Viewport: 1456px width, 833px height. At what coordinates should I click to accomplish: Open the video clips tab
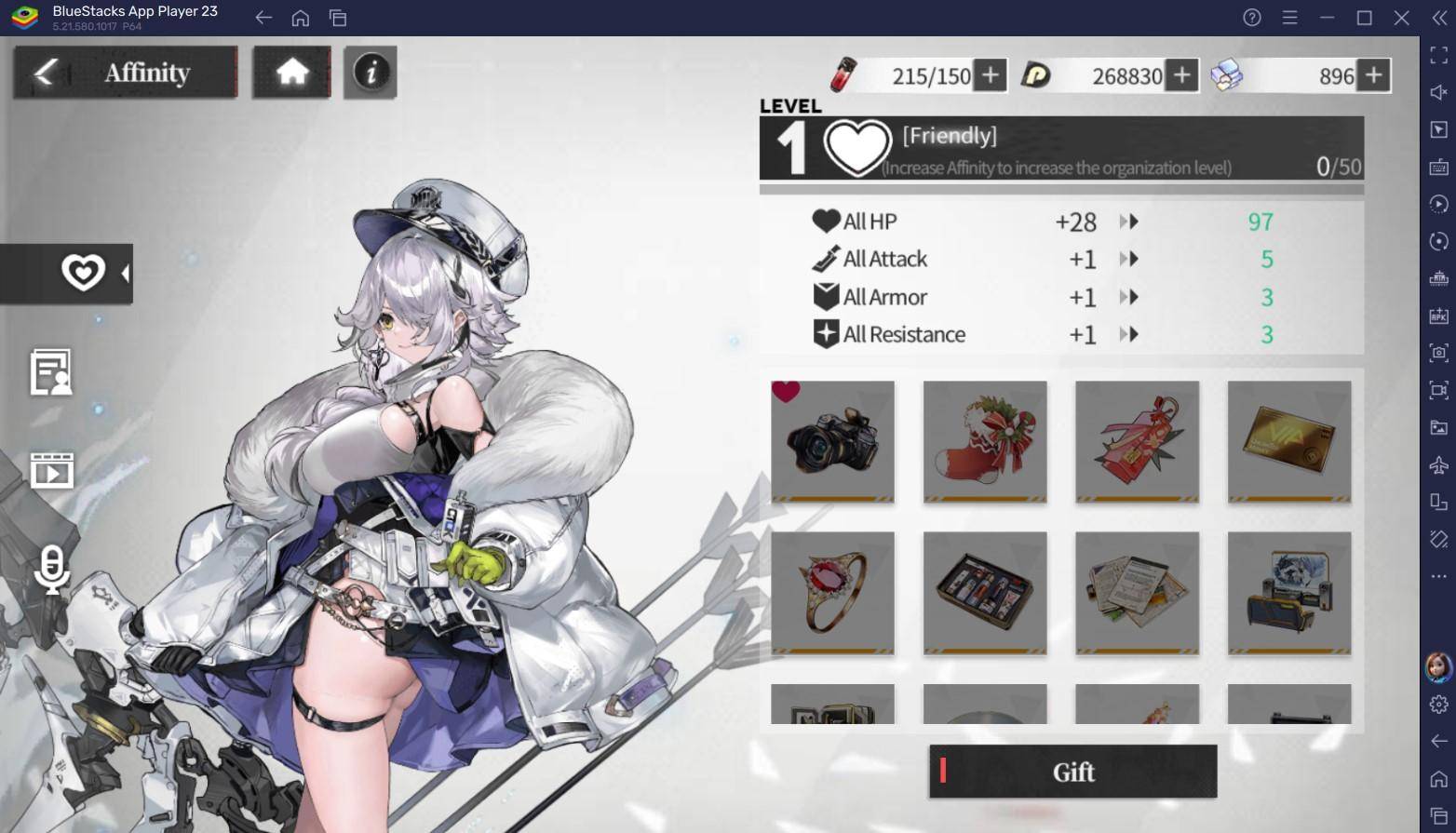[x=51, y=471]
